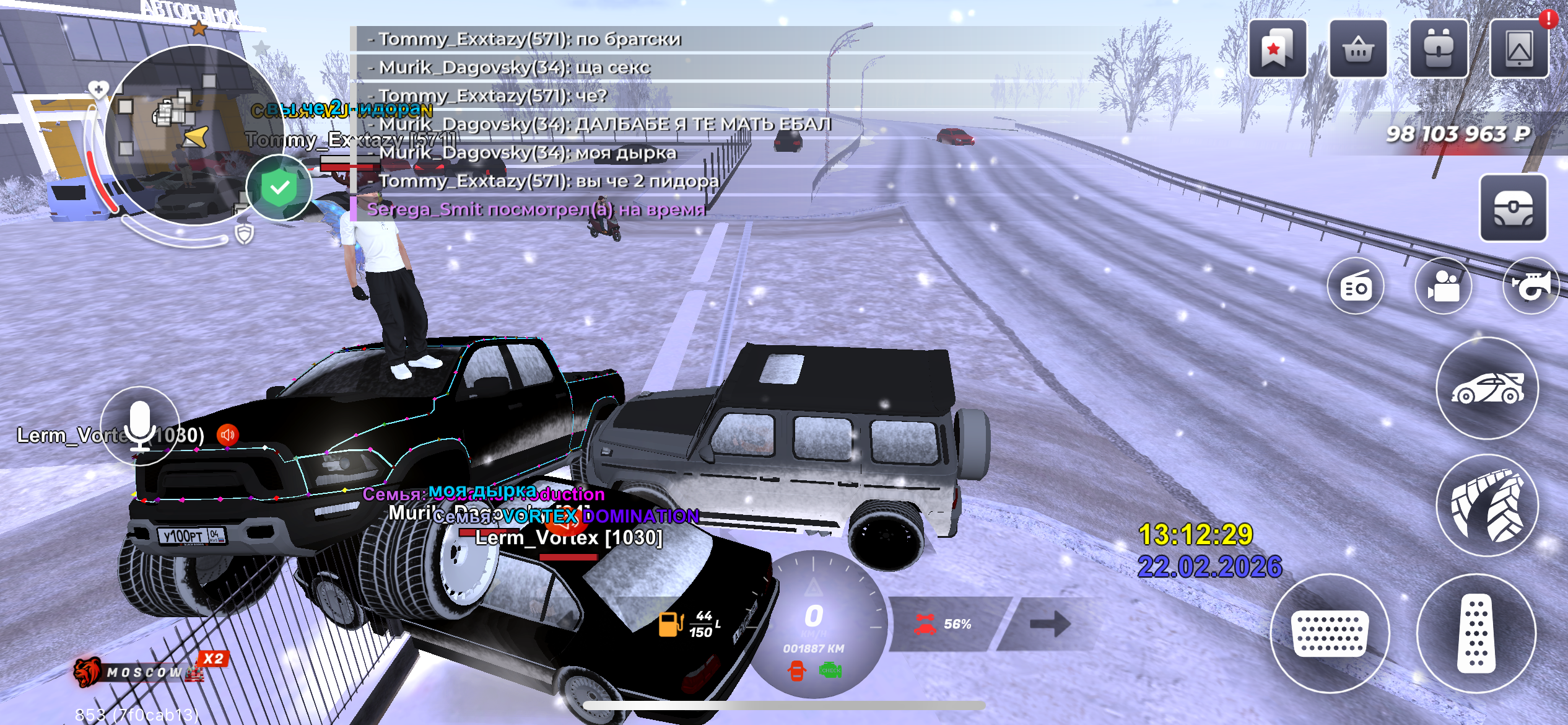Screen dimensions: 1568x725
Task: Toggle the voice chat microphone
Action: tap(140, 426)
